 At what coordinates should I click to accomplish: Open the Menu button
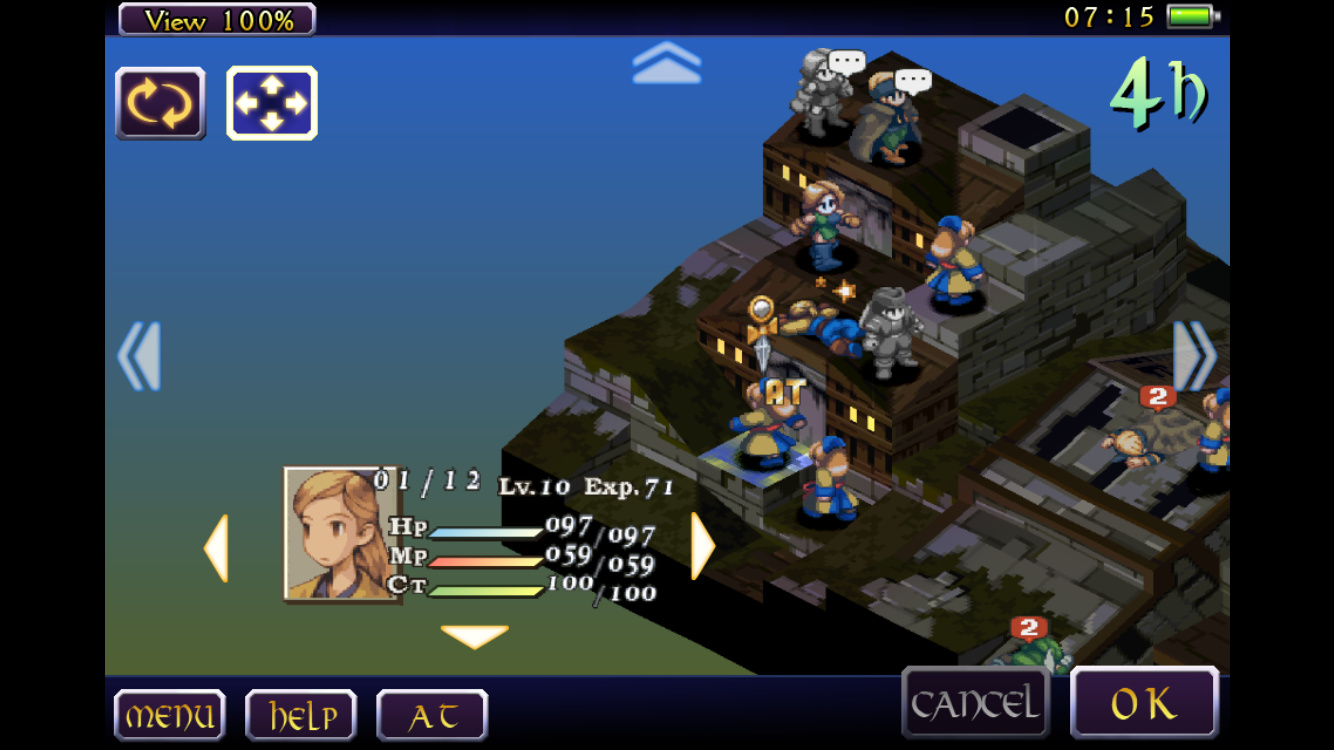[x=169, y=715]
